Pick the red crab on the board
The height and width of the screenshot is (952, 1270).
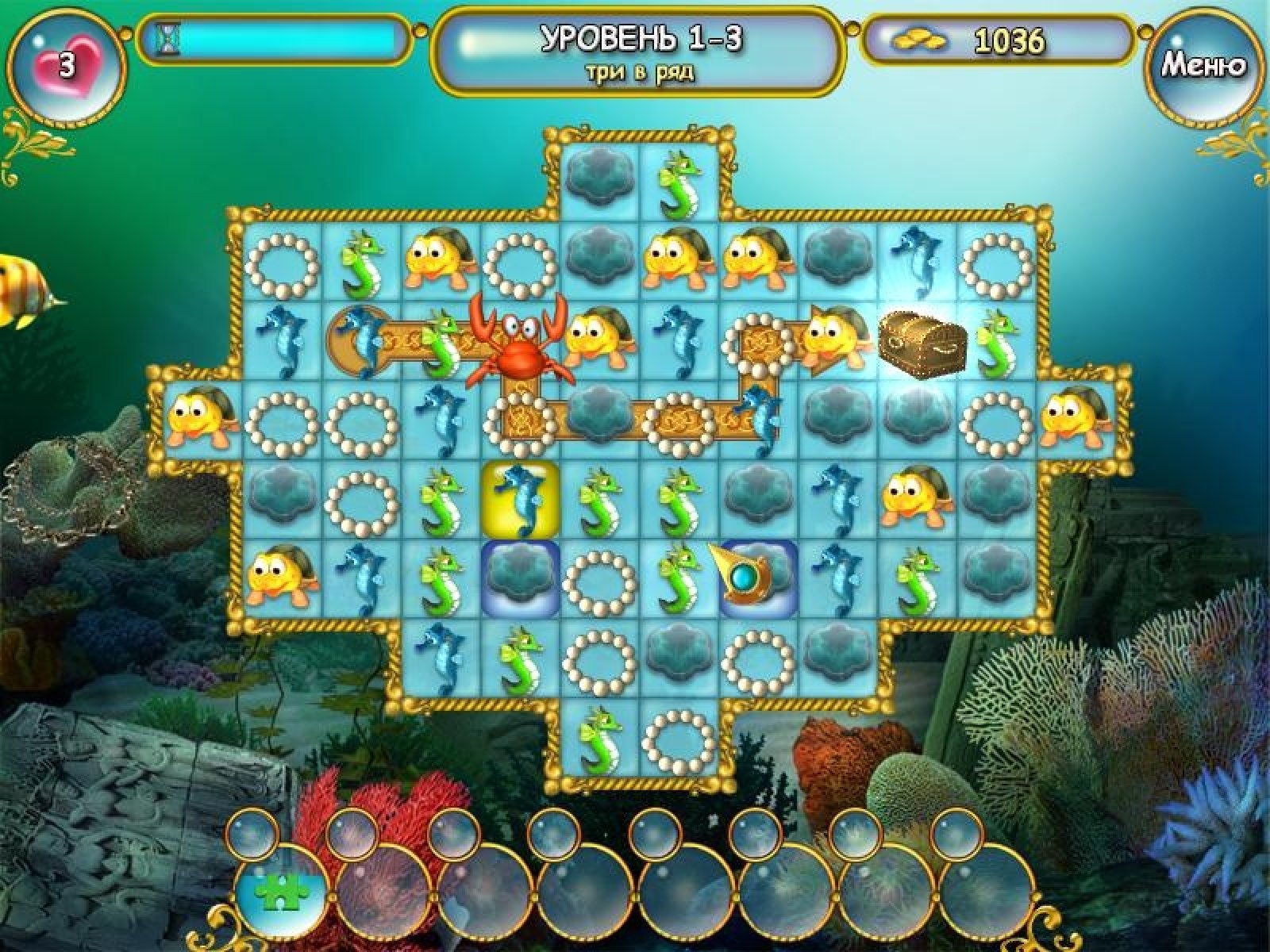[x=518, y=341]
